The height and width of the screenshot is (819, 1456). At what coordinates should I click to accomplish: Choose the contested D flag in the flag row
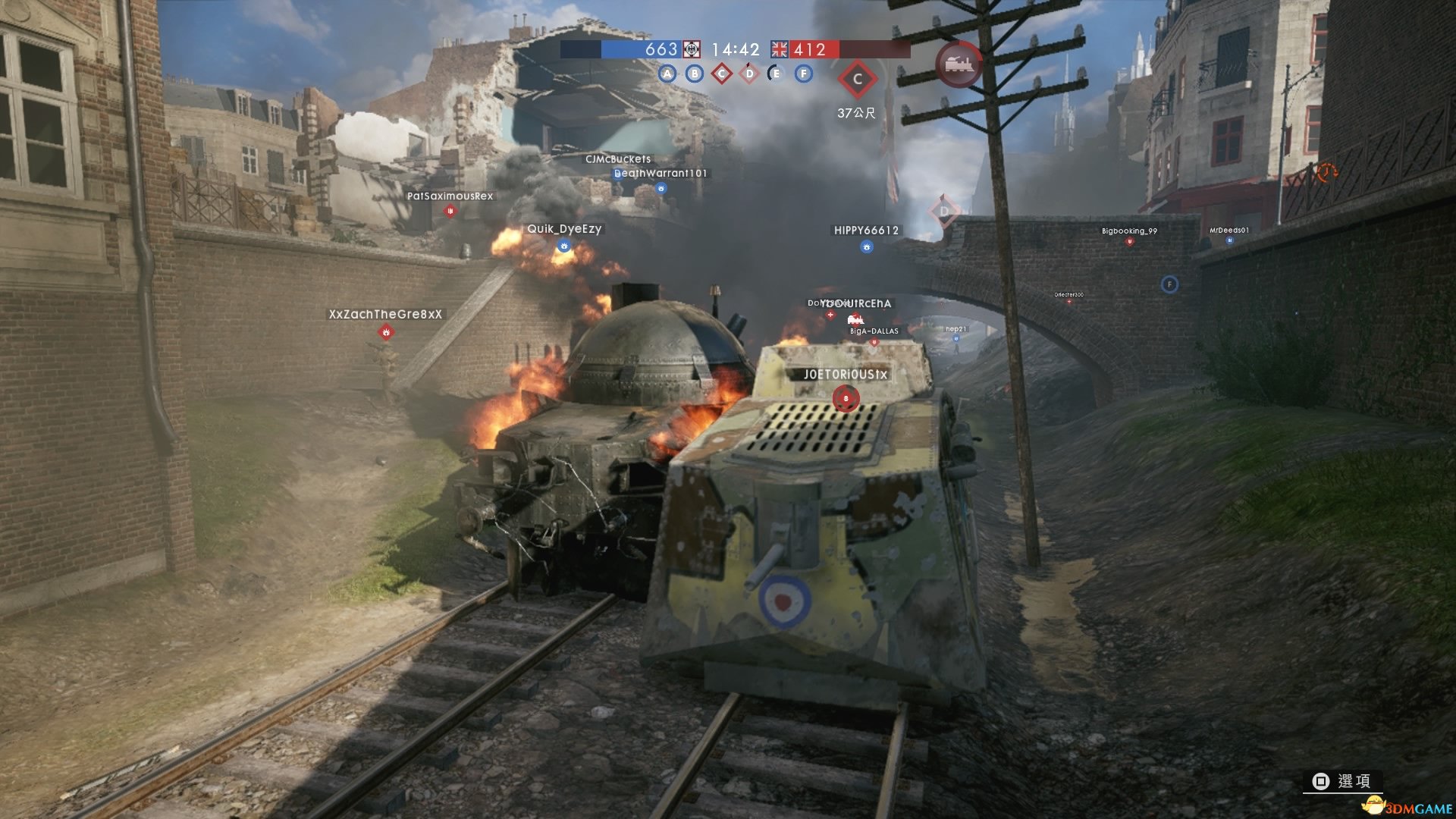coord(749,74)
